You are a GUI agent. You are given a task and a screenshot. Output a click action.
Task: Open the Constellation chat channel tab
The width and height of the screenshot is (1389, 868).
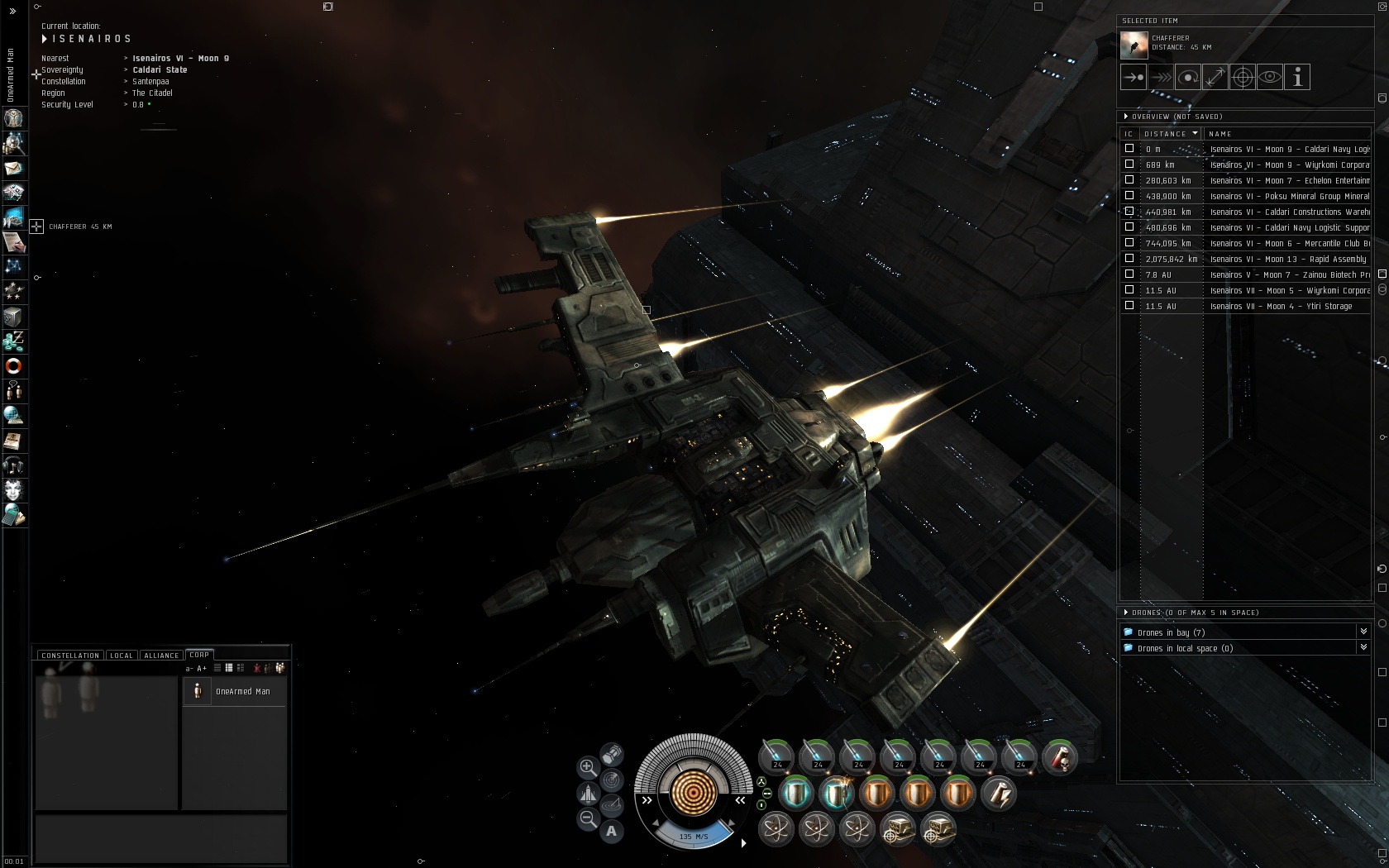point(70,656)
